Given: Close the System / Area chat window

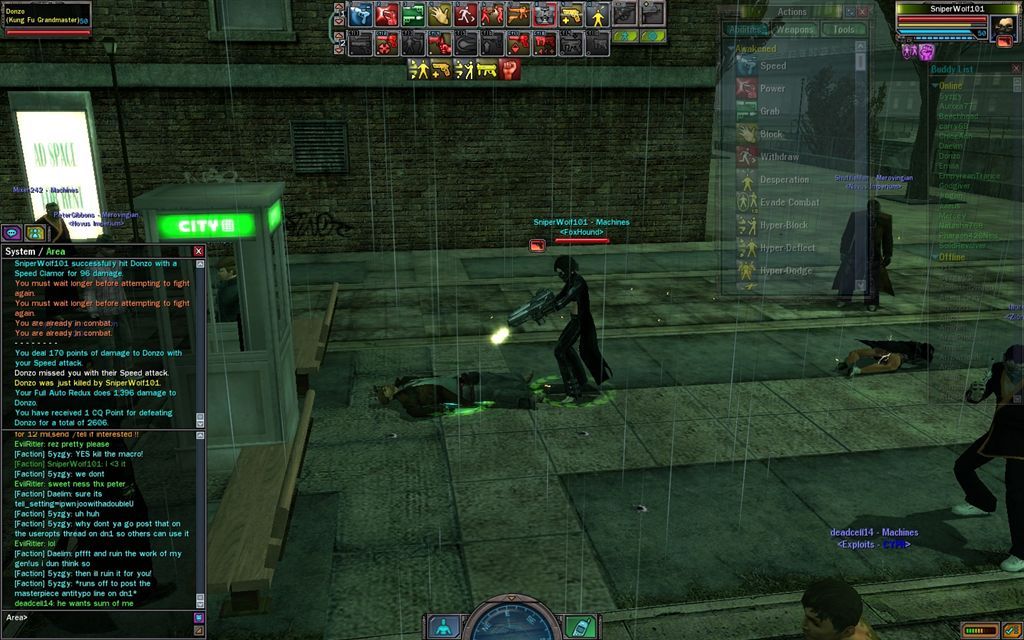Looking at the screenshot, I should click(x=198, y=251).
